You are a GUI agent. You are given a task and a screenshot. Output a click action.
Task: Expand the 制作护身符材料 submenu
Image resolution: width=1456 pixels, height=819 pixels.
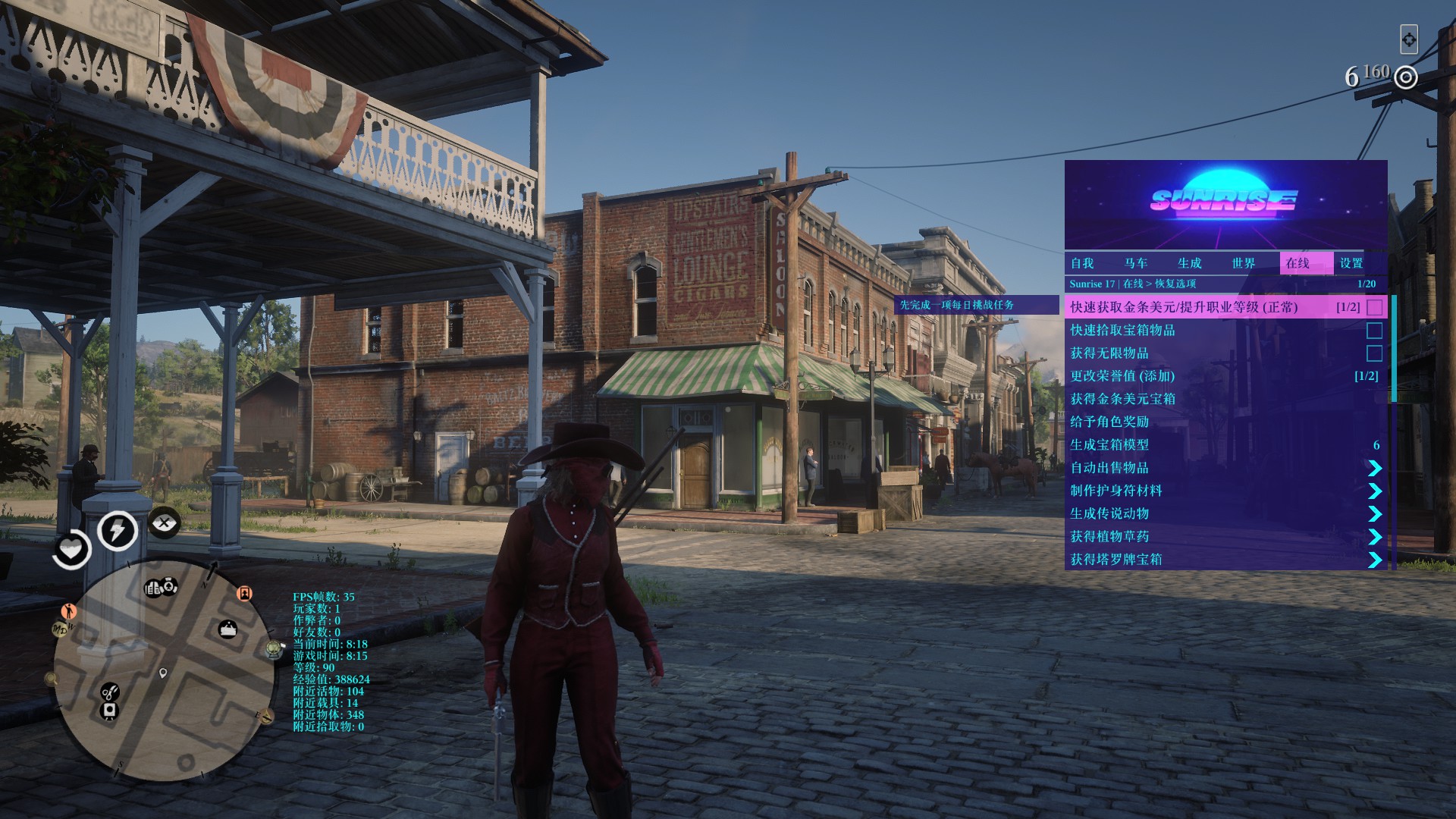[1374, 491]
